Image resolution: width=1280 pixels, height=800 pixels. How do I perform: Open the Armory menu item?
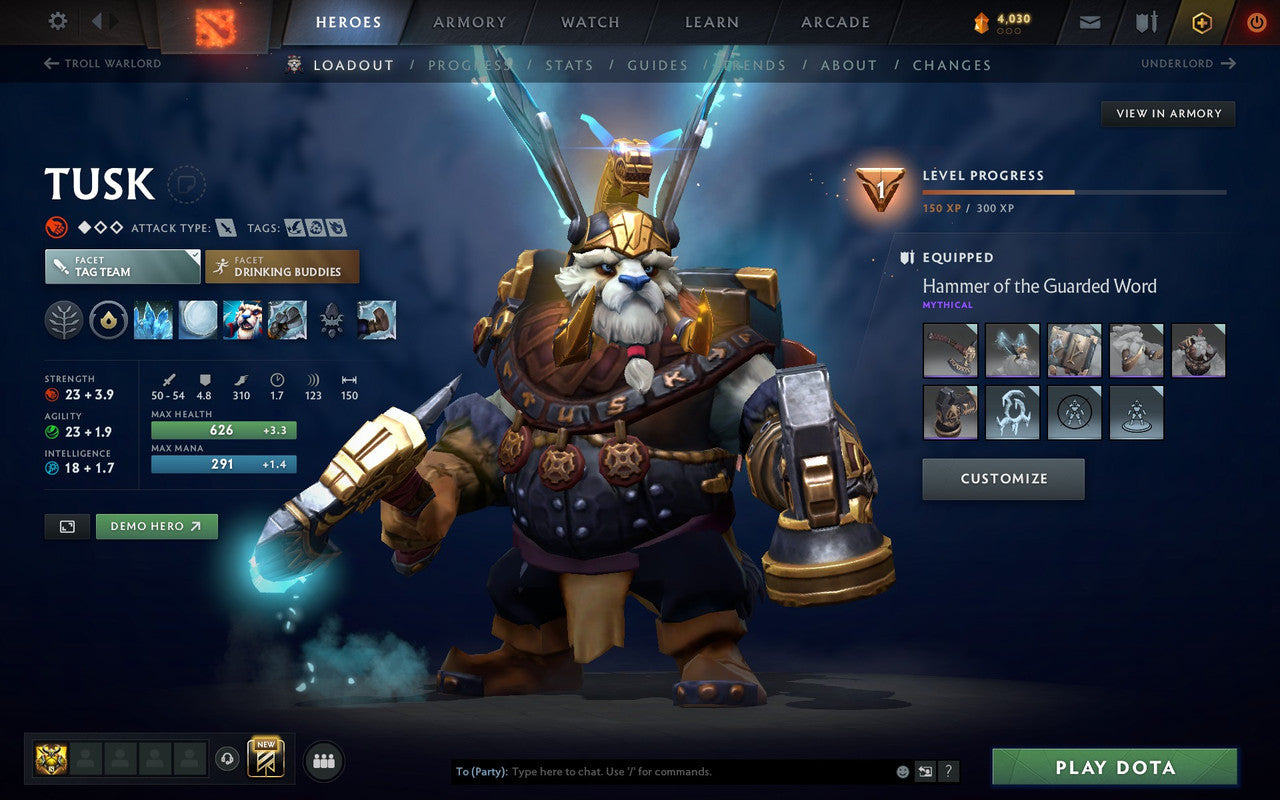[x=469, y=21]
